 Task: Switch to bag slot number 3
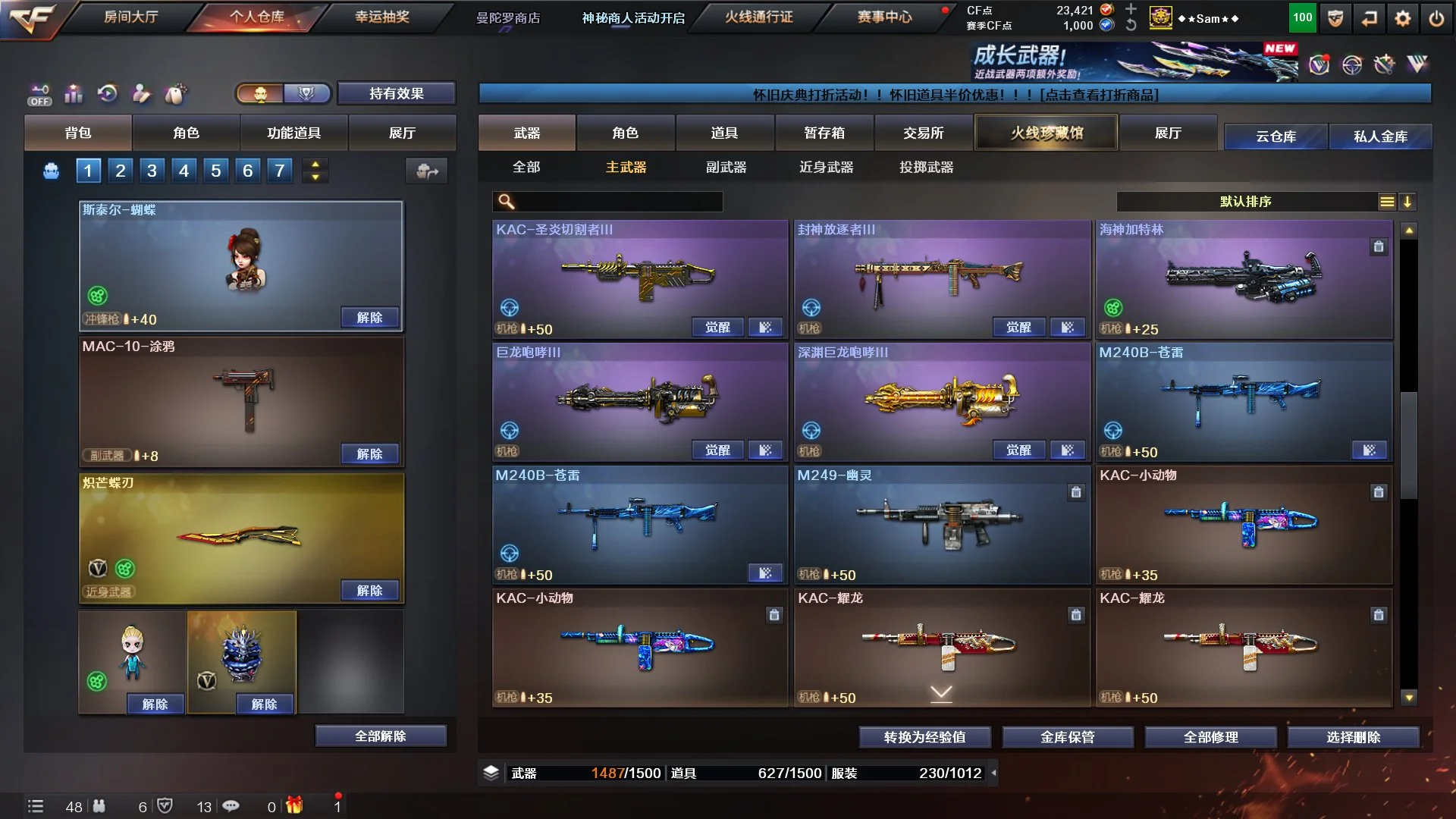click(152, 171)
